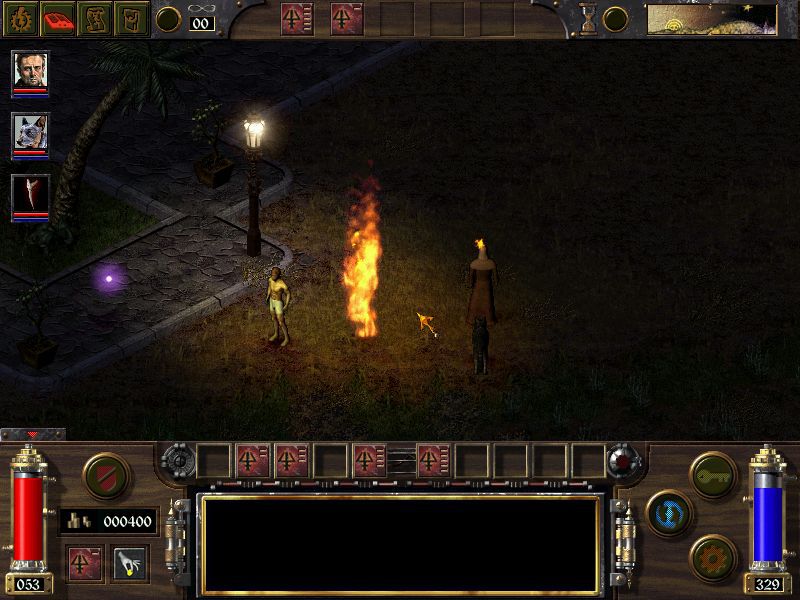Select the dark red follower portrait
The height and width of the screenshot is (600, 800).
point(30,194)
